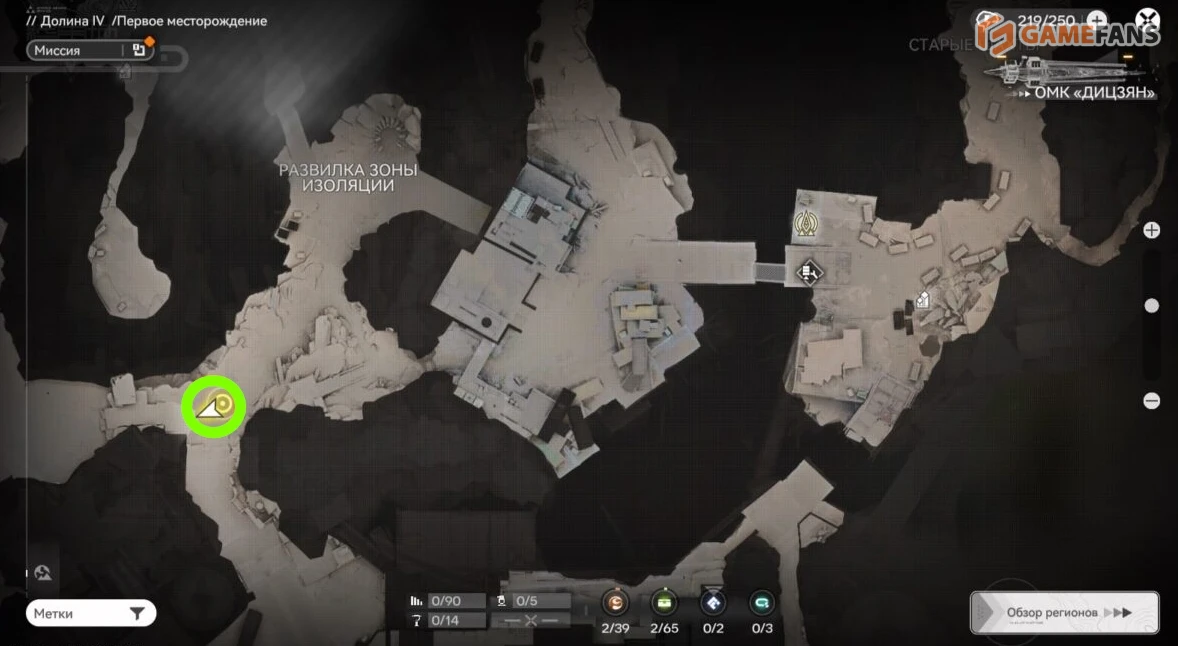Open the Метки marker filter
The width and height of the screenshot is (1178, 646).
tap(90, 613)
